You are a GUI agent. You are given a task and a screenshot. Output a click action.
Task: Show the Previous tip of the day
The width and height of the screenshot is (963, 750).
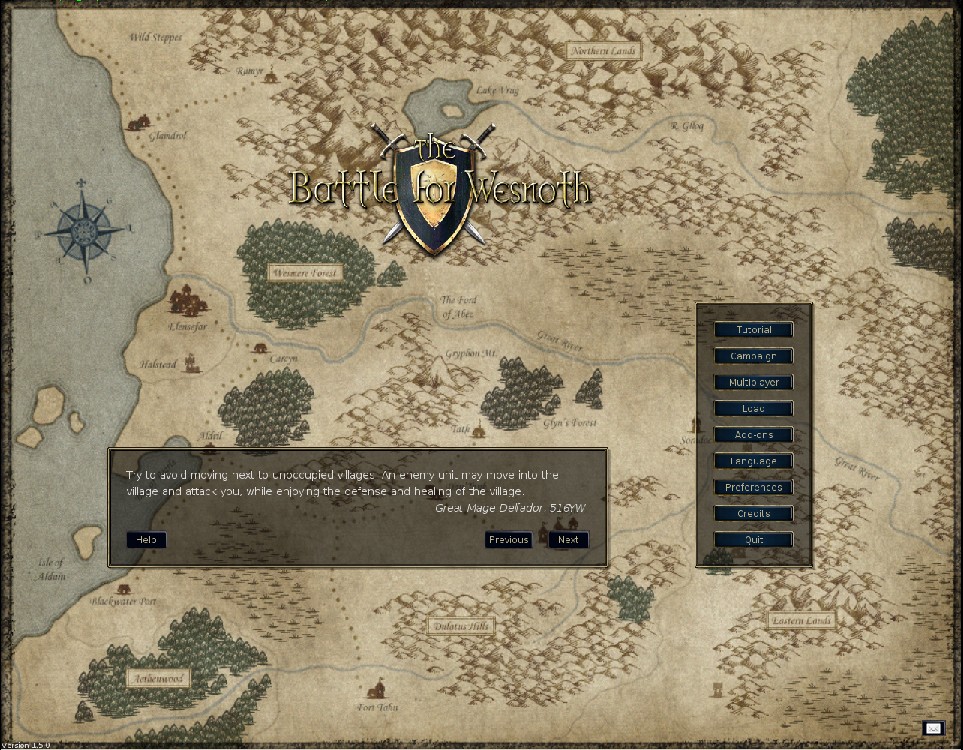pyautogui.click(x=508, y=540)
